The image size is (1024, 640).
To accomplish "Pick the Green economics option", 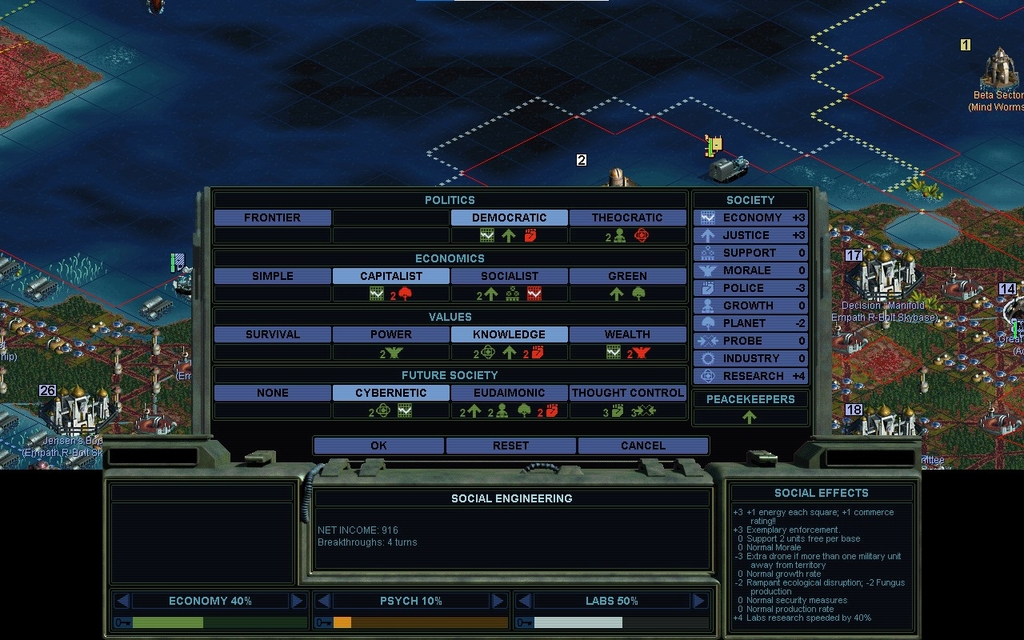I will point(627,276).
